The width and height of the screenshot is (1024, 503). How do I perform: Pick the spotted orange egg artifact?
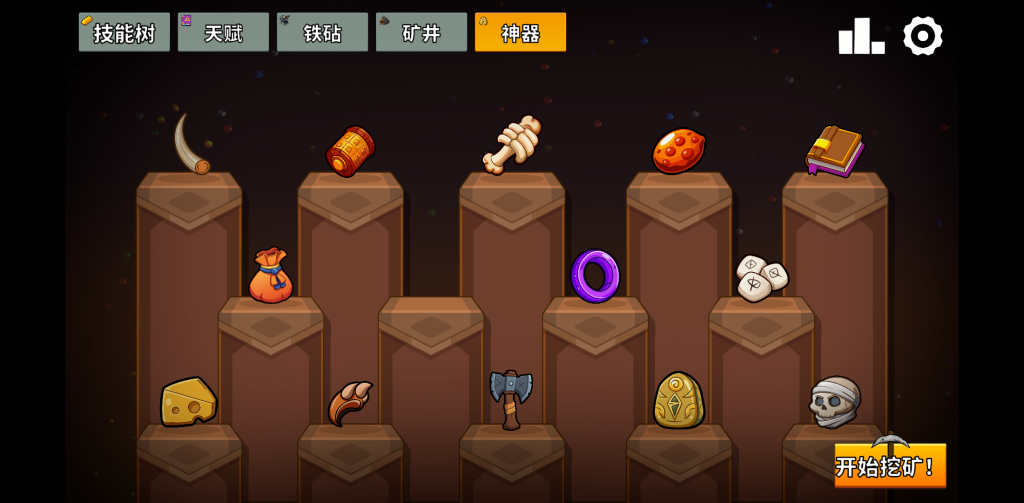click(678, 150)
